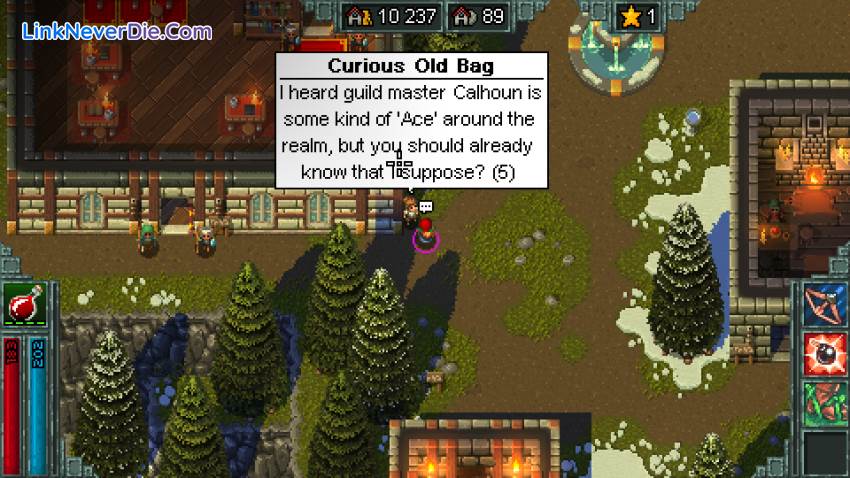The height and width of the screenshot is (478, 850).
Task: Select the bomb explosion skill icon
Action: coord(824,354)
